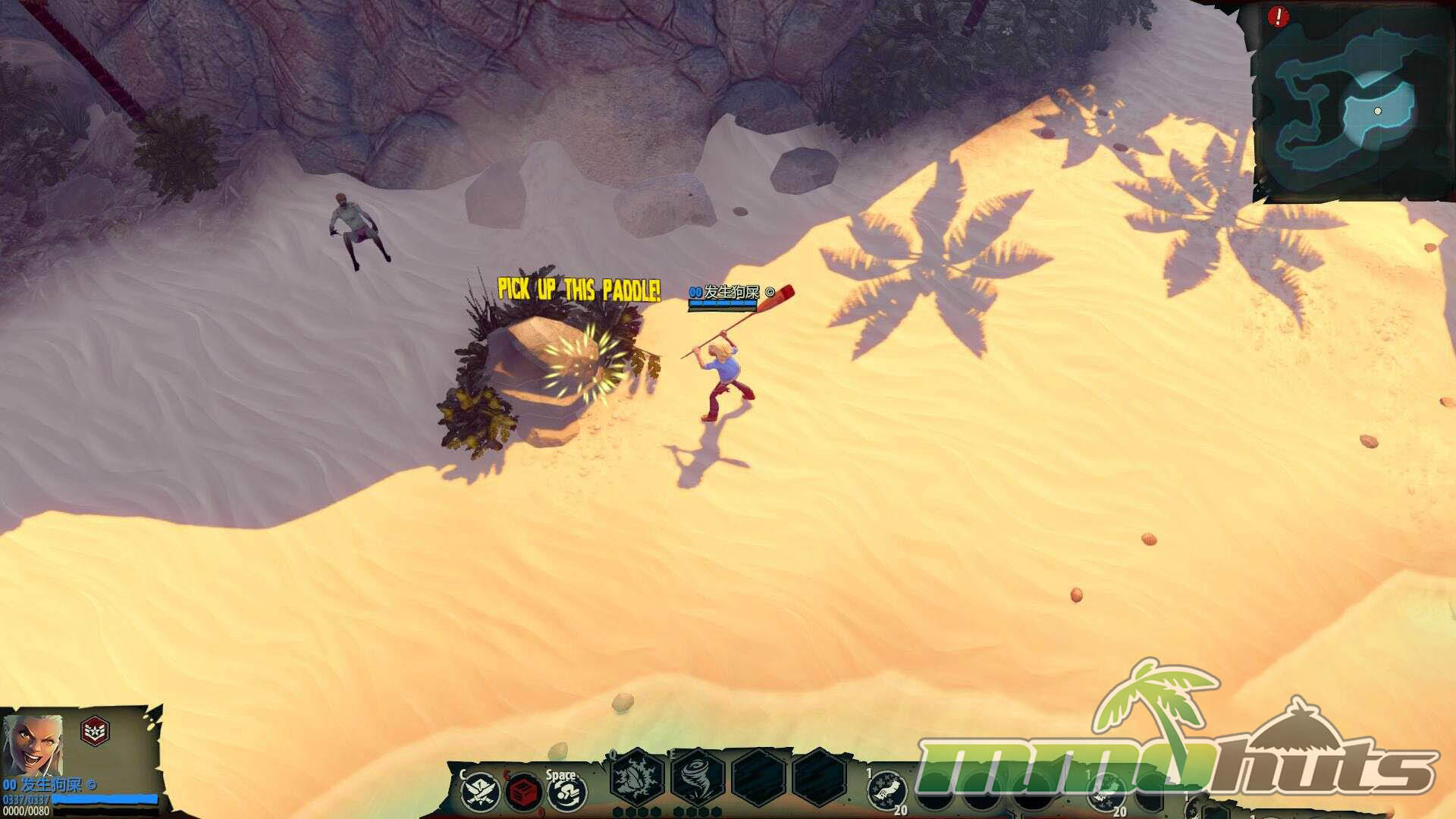Activate the Q lightning burst skill
This screenshot has height=819, width=1456.
coord(637,778)
